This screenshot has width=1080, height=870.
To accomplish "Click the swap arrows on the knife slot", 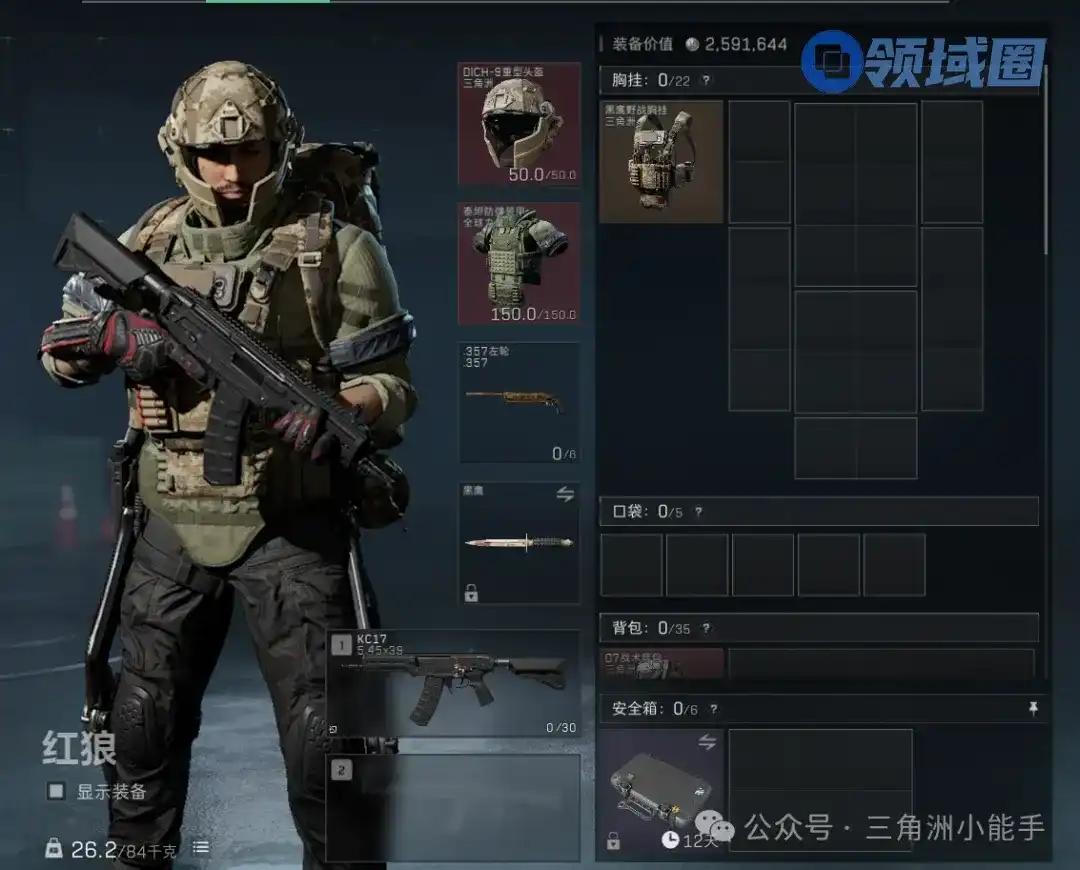I will coord(564,495).
